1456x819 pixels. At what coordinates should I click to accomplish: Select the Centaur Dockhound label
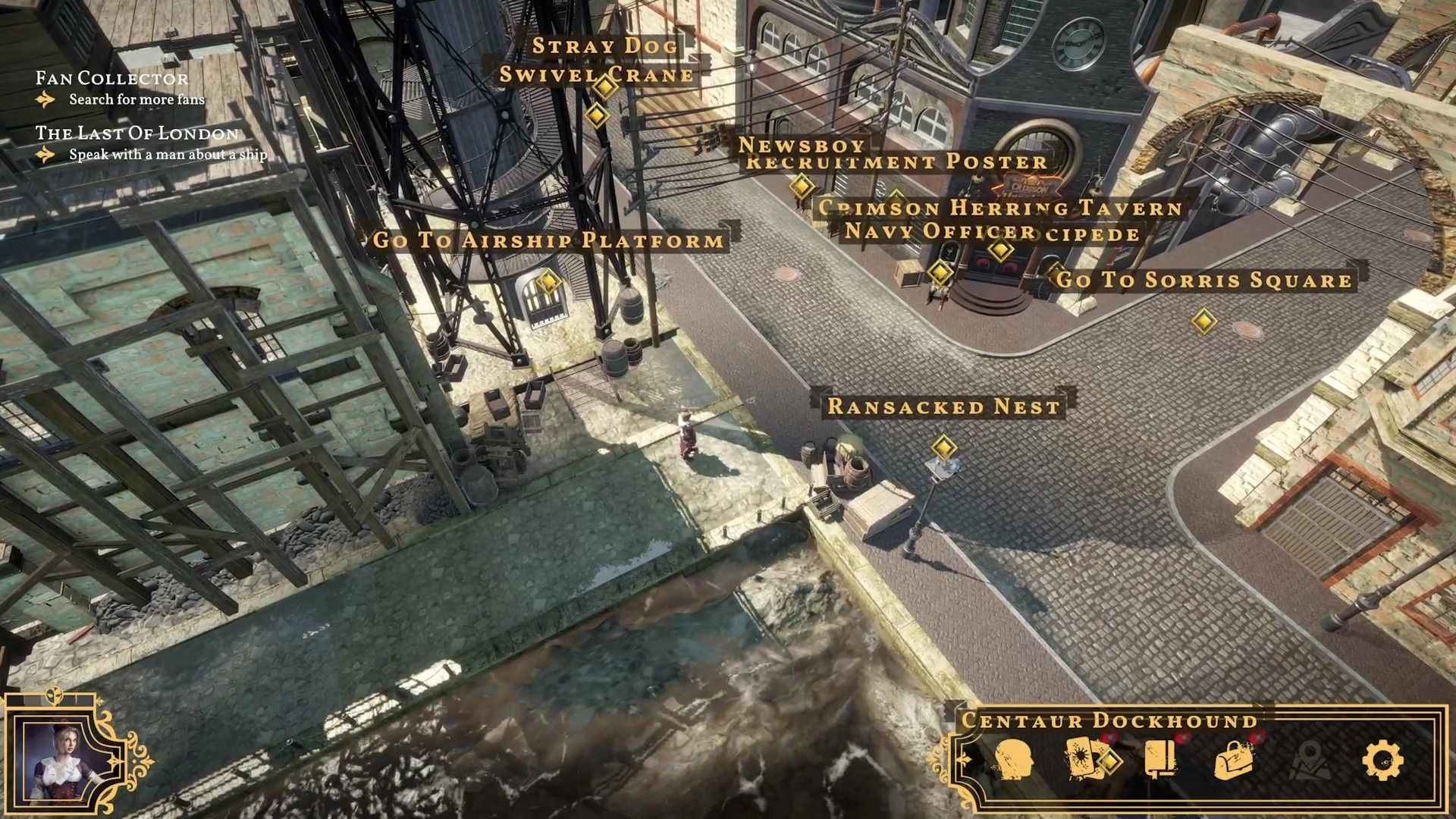[1109, 720]
